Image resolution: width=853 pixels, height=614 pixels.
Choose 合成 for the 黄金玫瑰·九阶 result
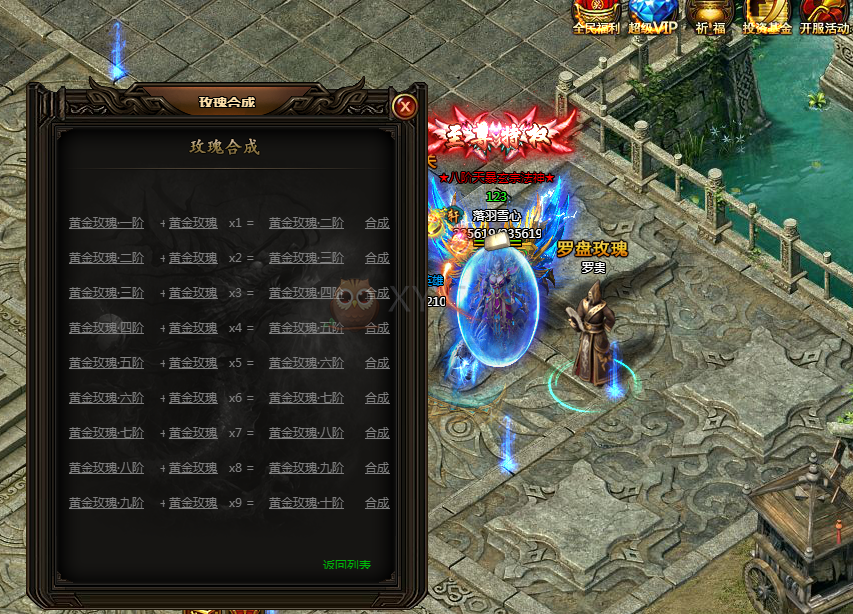tap(377, 468)
